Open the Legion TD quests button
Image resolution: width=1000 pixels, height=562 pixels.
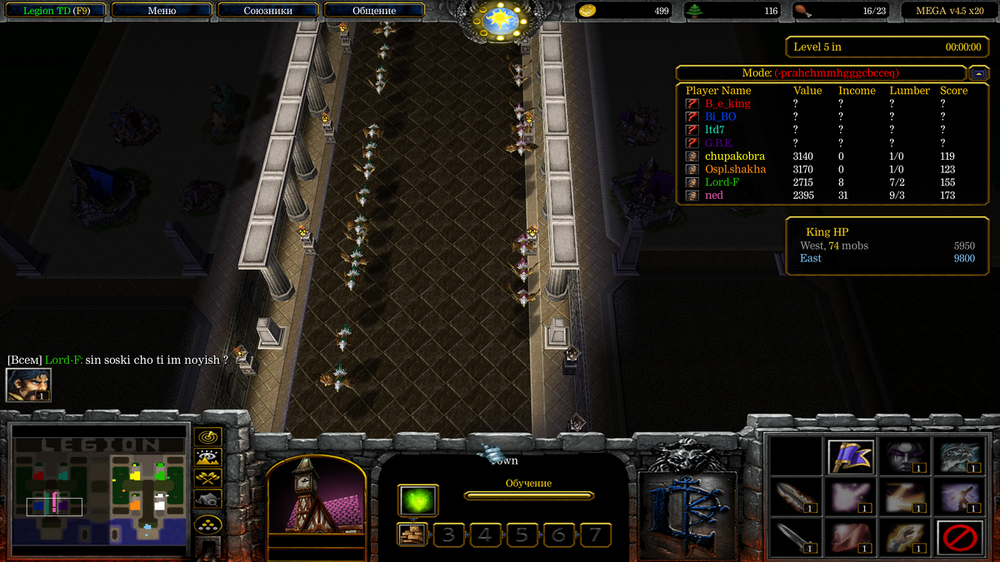[54, 11]
